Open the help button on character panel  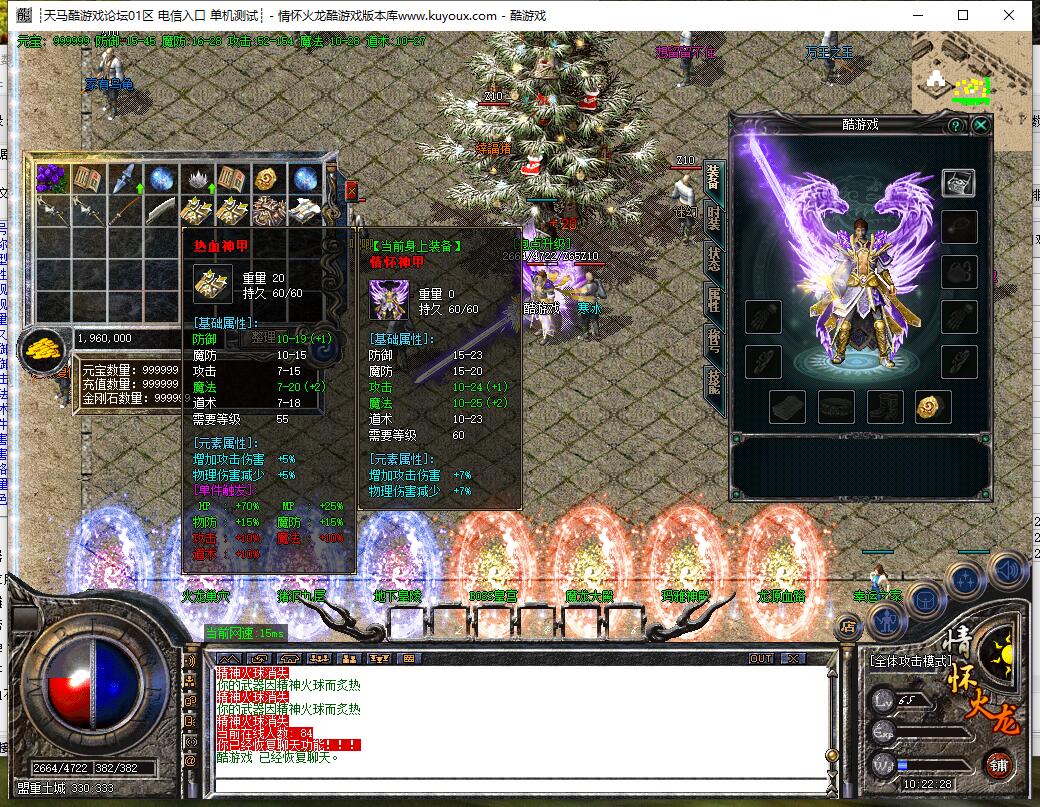click(955, 125)
